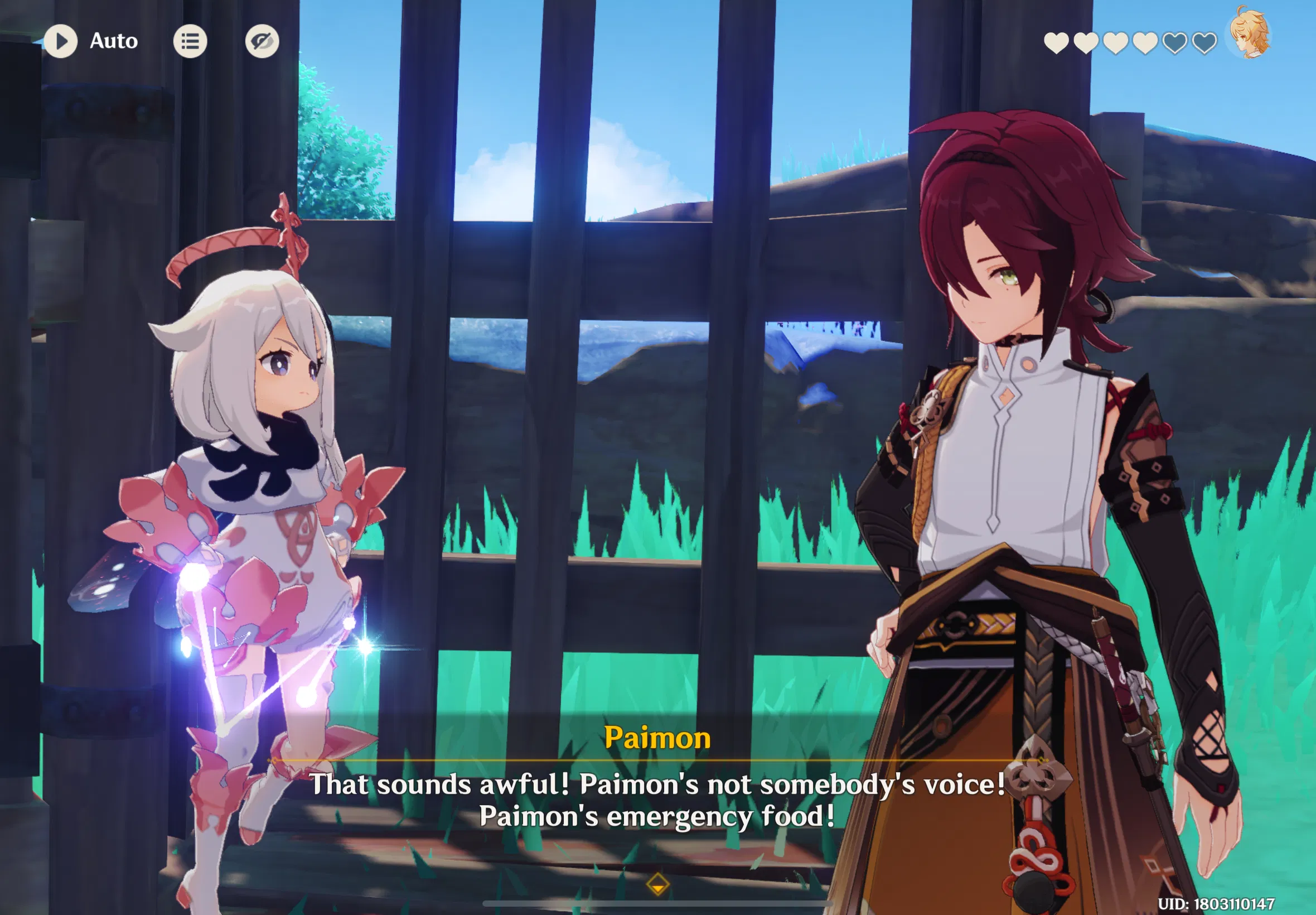Click the Paimon speaker name label
The width and height of the screenshot is (1316, 915).
[657, 739]
